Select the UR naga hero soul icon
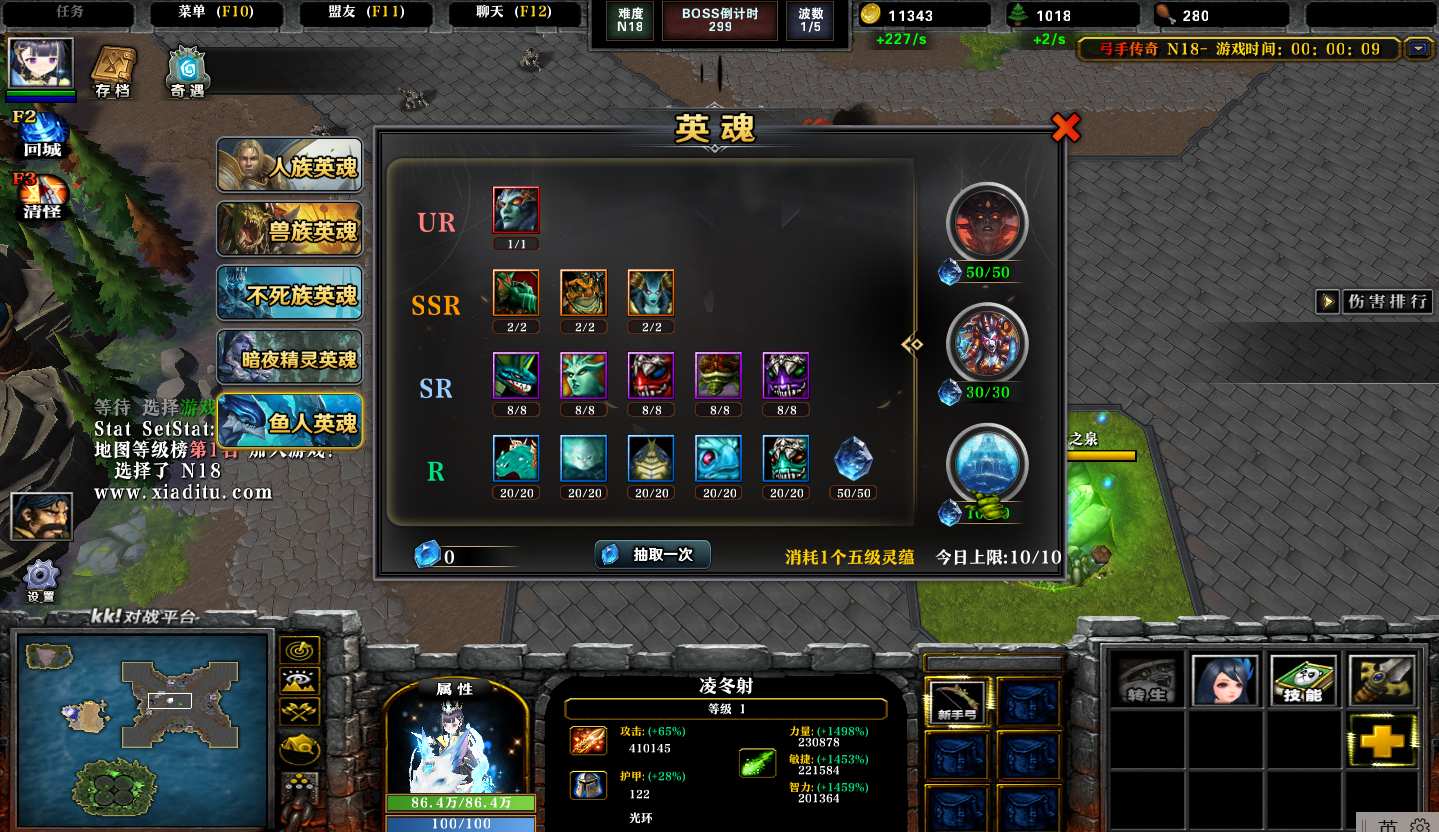This screenshot has width=1439, height=832. tap(516, 211)
